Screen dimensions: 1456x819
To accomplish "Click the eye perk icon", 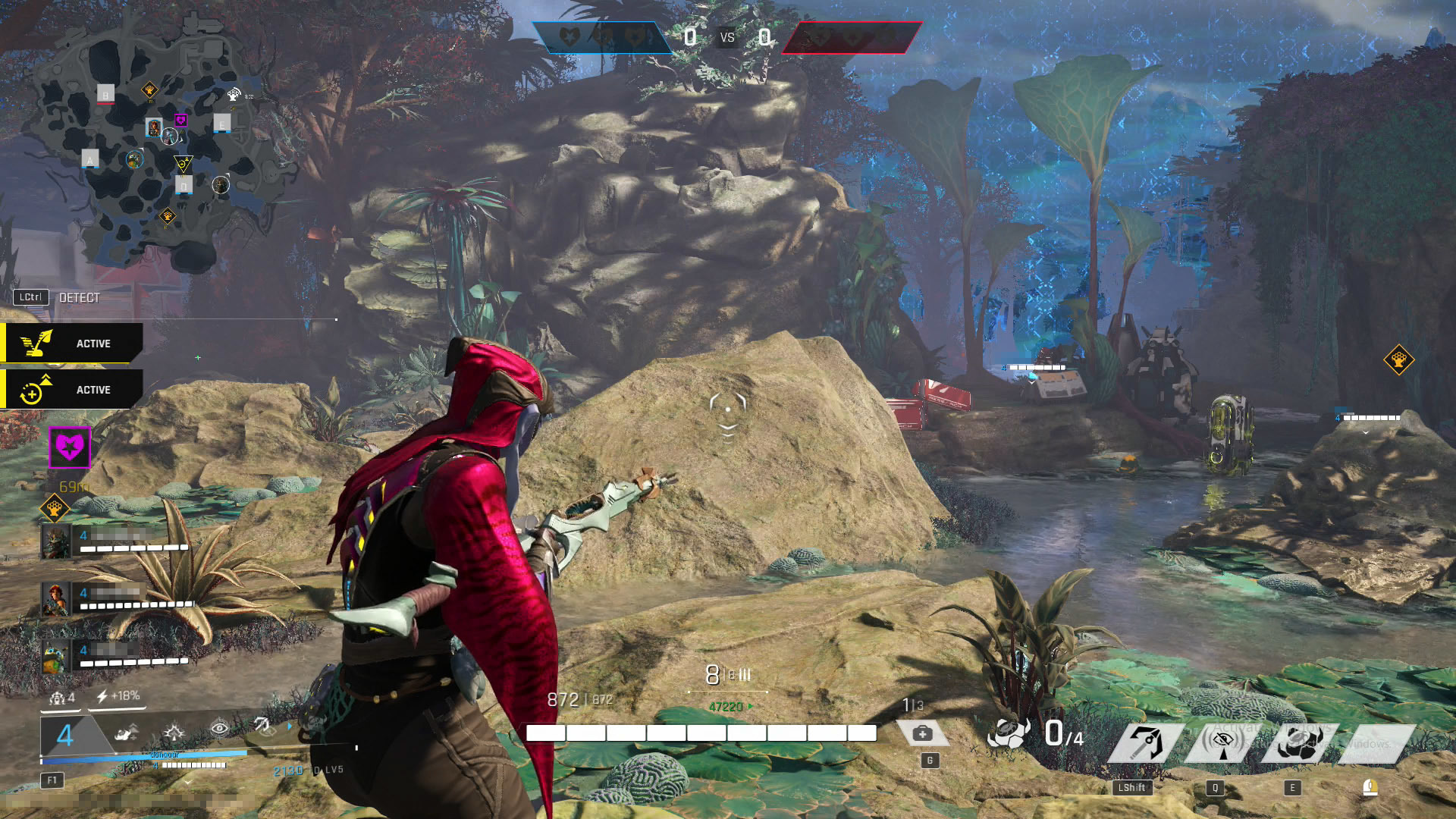I will point(219,729).
